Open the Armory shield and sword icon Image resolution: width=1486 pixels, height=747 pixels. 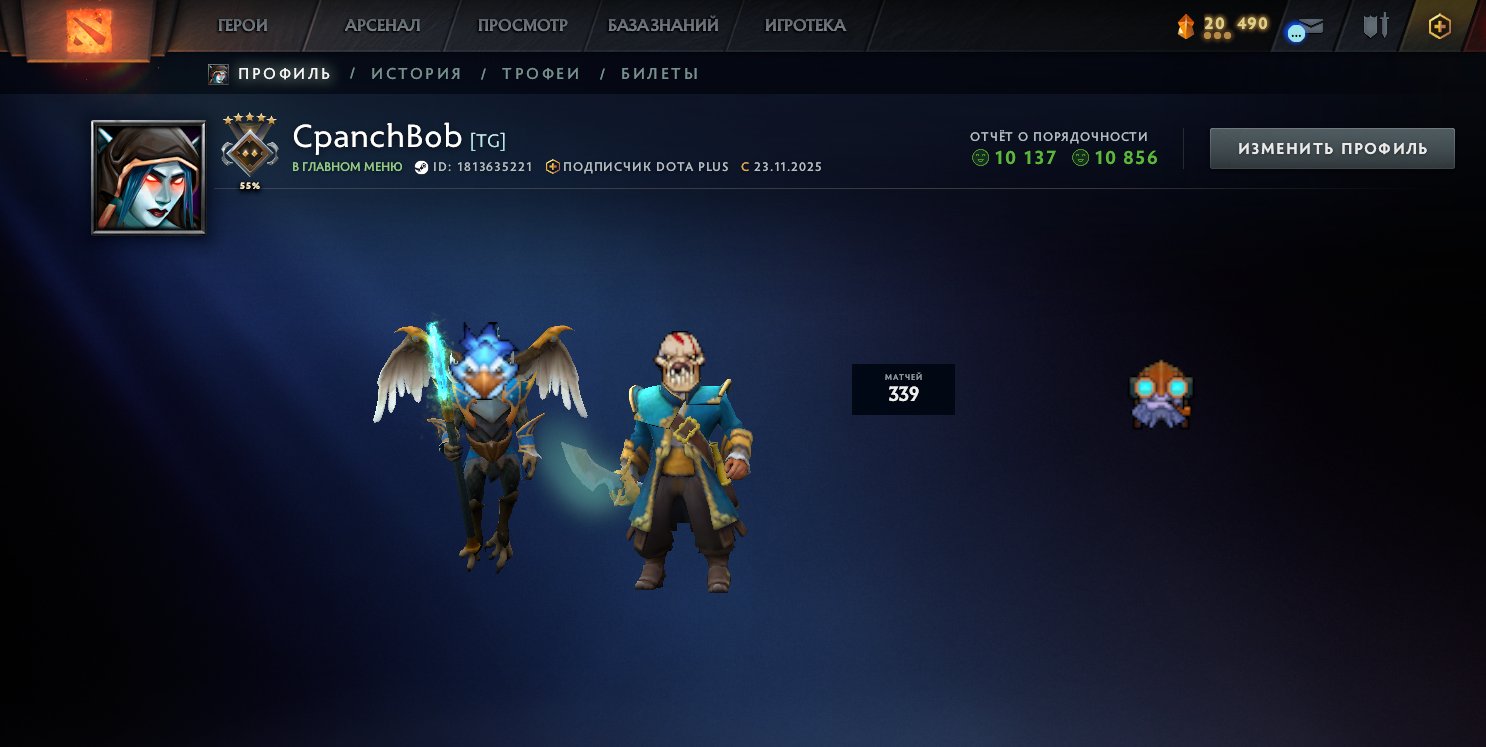[1374, 27]
